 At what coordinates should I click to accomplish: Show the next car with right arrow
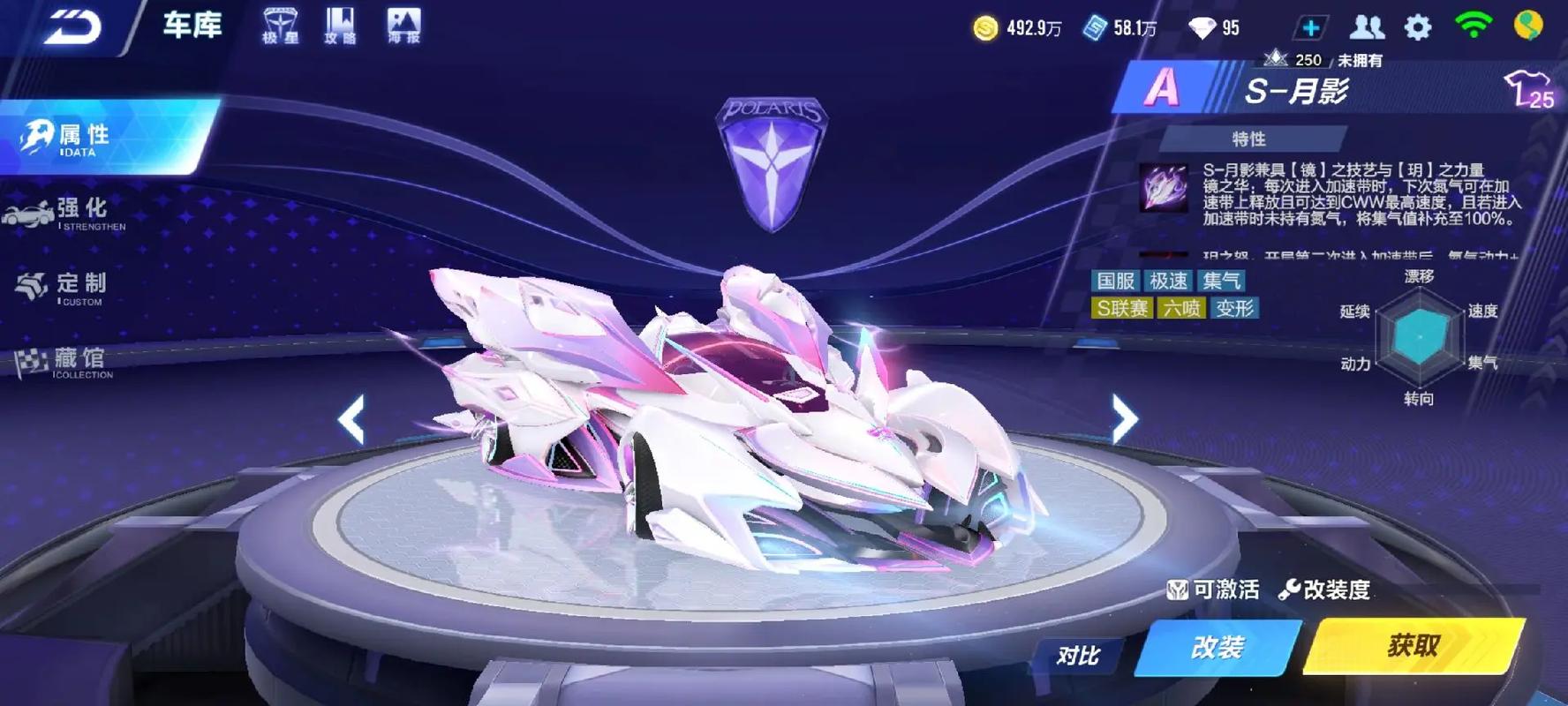tap(1124, 418)
